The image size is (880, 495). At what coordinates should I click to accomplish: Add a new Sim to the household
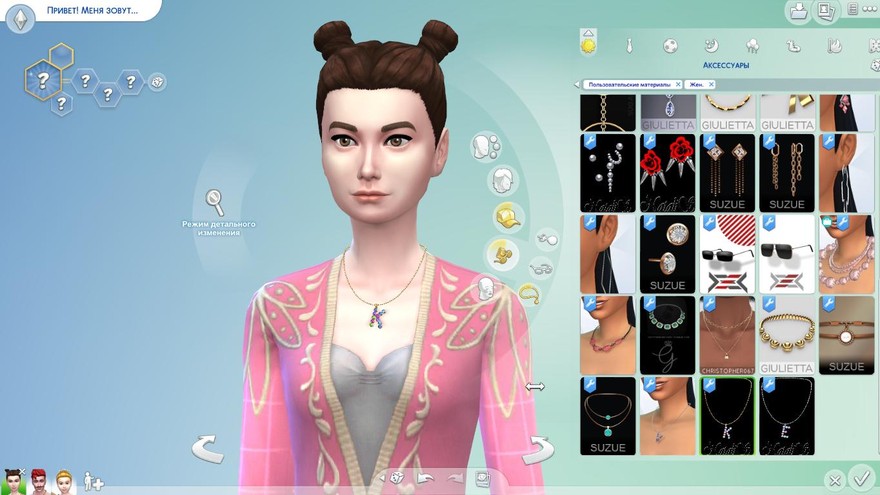tap(93, 481)
